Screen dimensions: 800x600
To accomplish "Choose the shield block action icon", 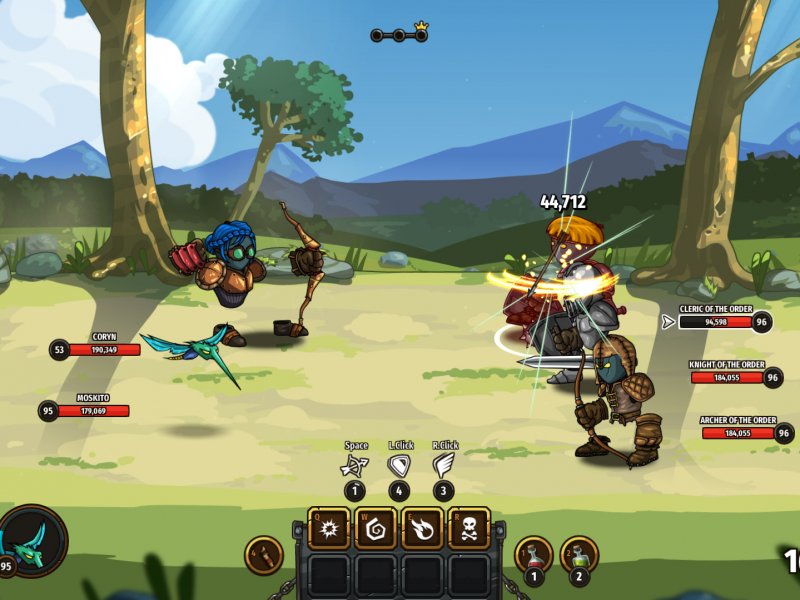I will [399, 466].
